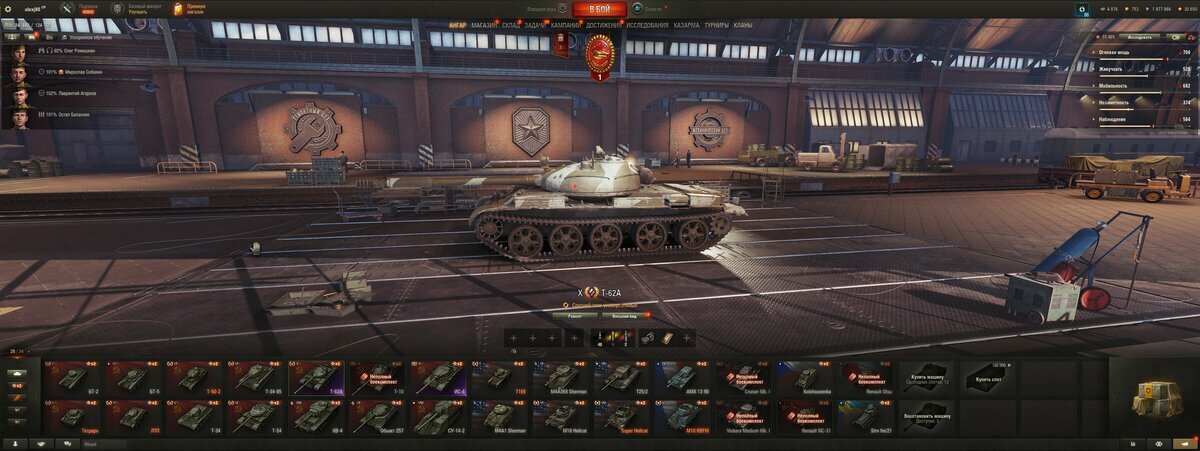Image resolution: width=1200 pixels, height=451 pixels.
Task: Click the Ремонт (Repair) button under T-62A
Action: tap(574, 315)
